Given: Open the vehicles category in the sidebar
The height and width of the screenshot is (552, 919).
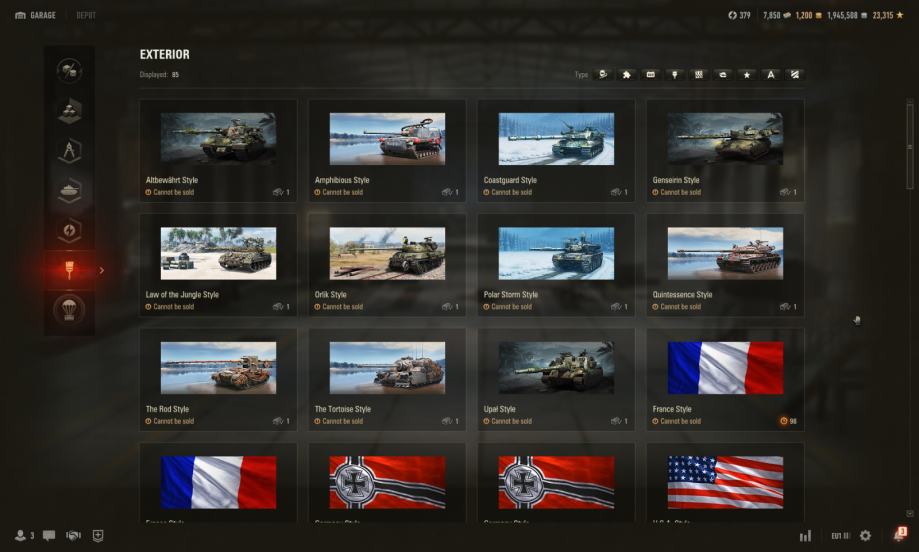Looking at the screenshot, I should click(x=70, y=190).
